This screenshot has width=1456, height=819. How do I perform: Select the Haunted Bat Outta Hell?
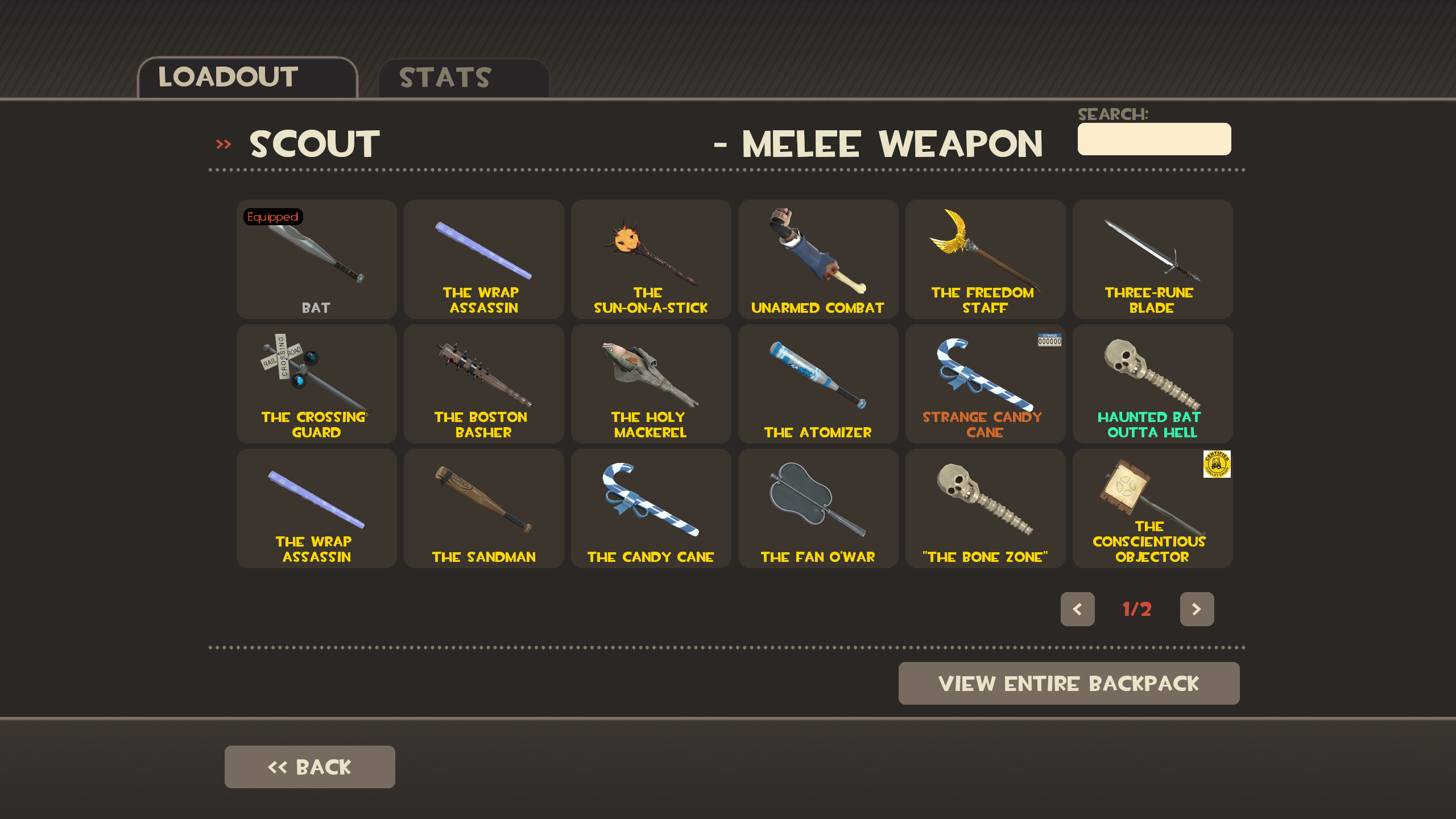point(1152,384)
